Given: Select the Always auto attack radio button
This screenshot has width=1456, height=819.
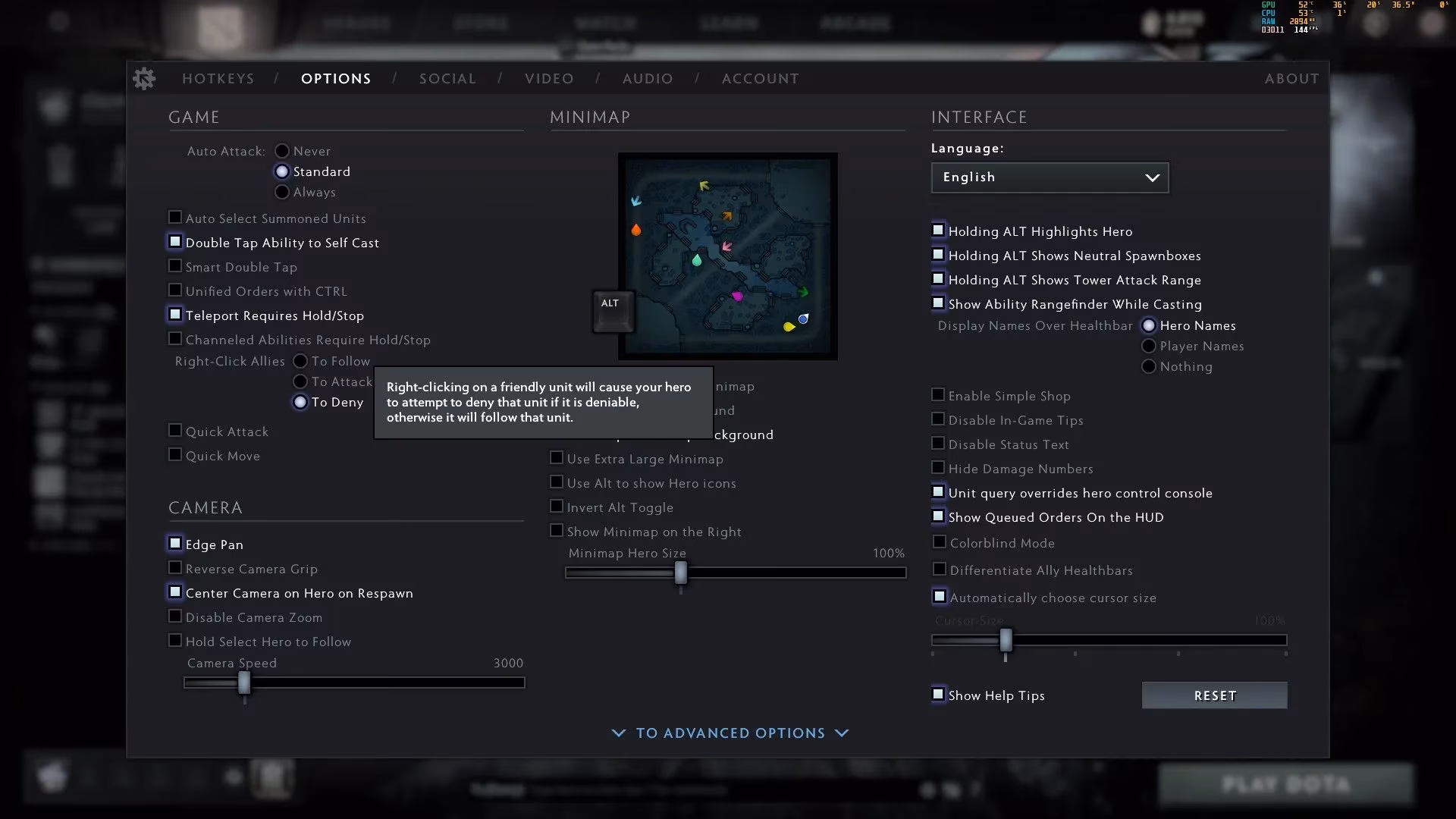Looking at the screenshot, I should tap(282, 192).
